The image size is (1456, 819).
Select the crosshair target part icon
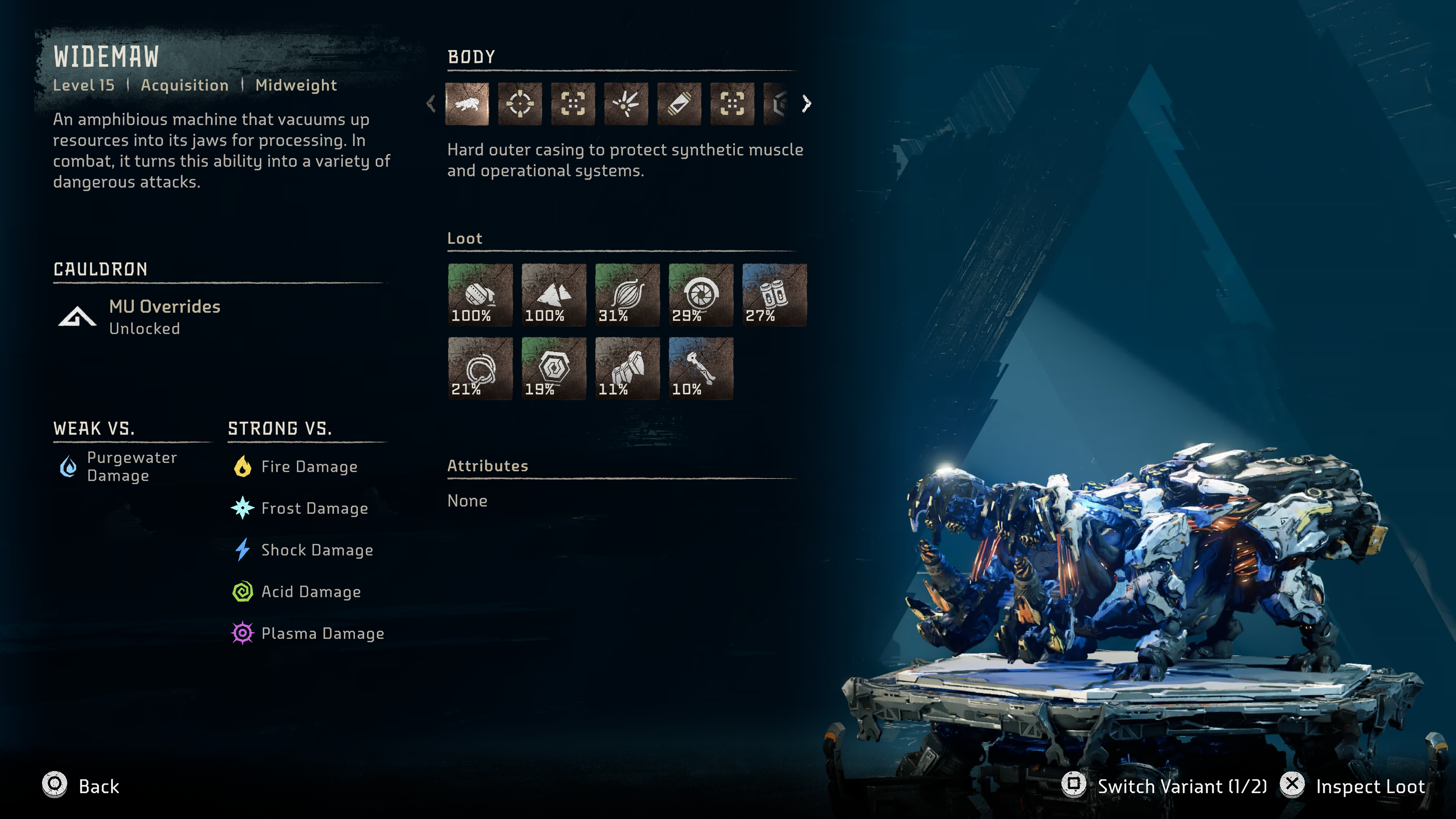point(519,104)
